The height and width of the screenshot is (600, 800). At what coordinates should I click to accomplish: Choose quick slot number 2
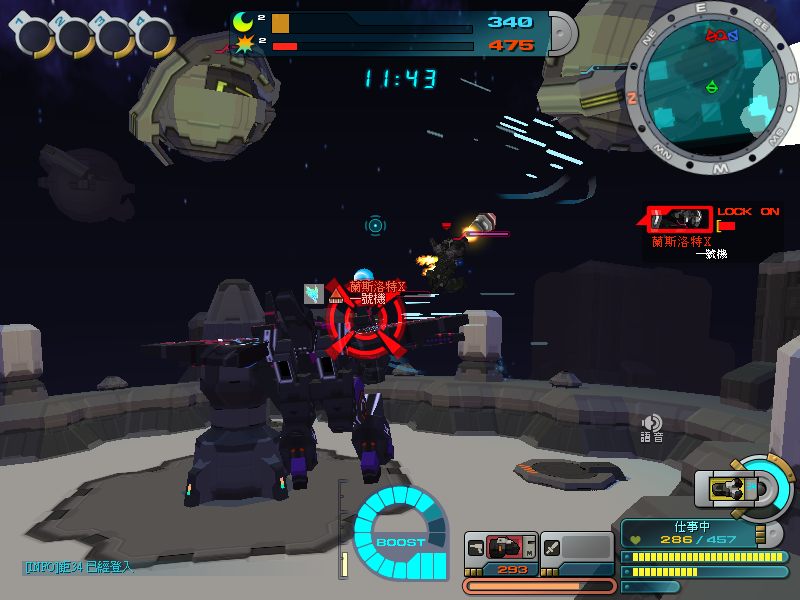[75, 37]
